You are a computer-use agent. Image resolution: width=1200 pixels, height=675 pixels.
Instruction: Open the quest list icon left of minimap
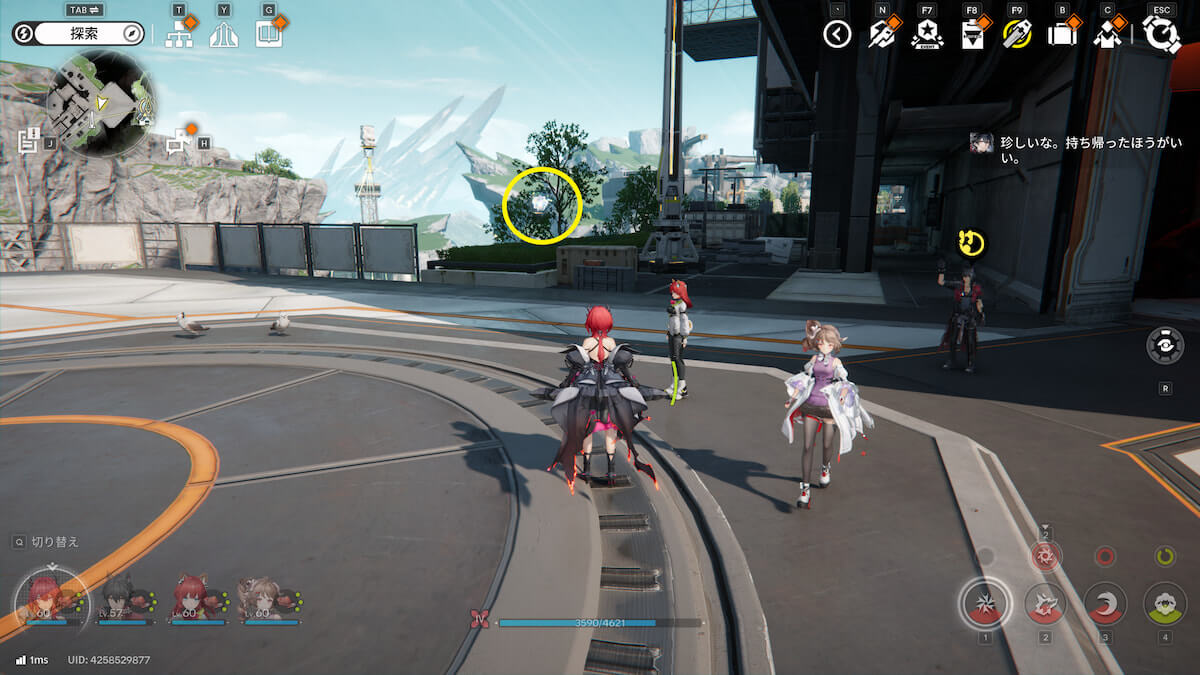pos(28,140)
